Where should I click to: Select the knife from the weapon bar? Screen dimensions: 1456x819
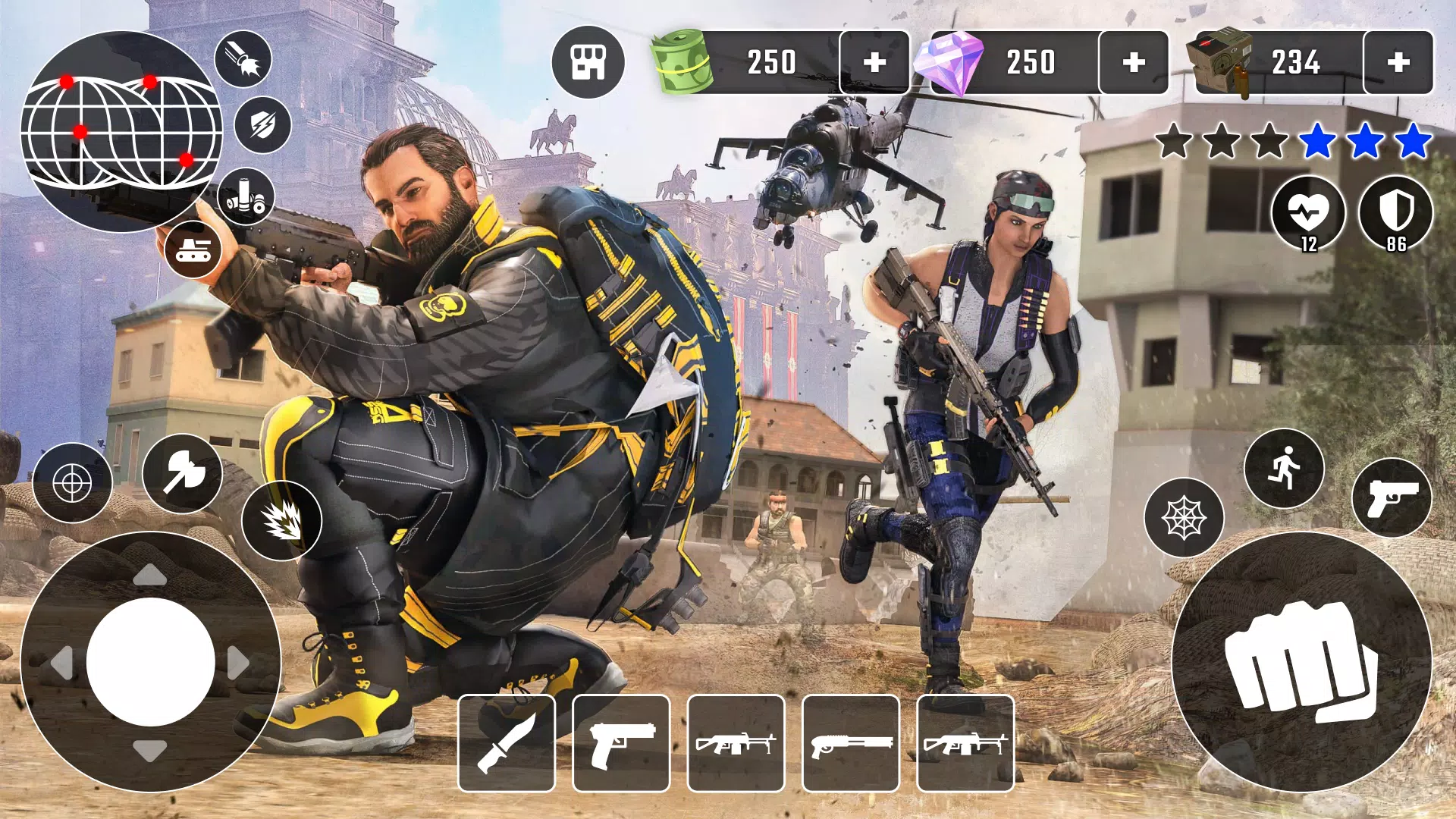(x=507, y=739)
